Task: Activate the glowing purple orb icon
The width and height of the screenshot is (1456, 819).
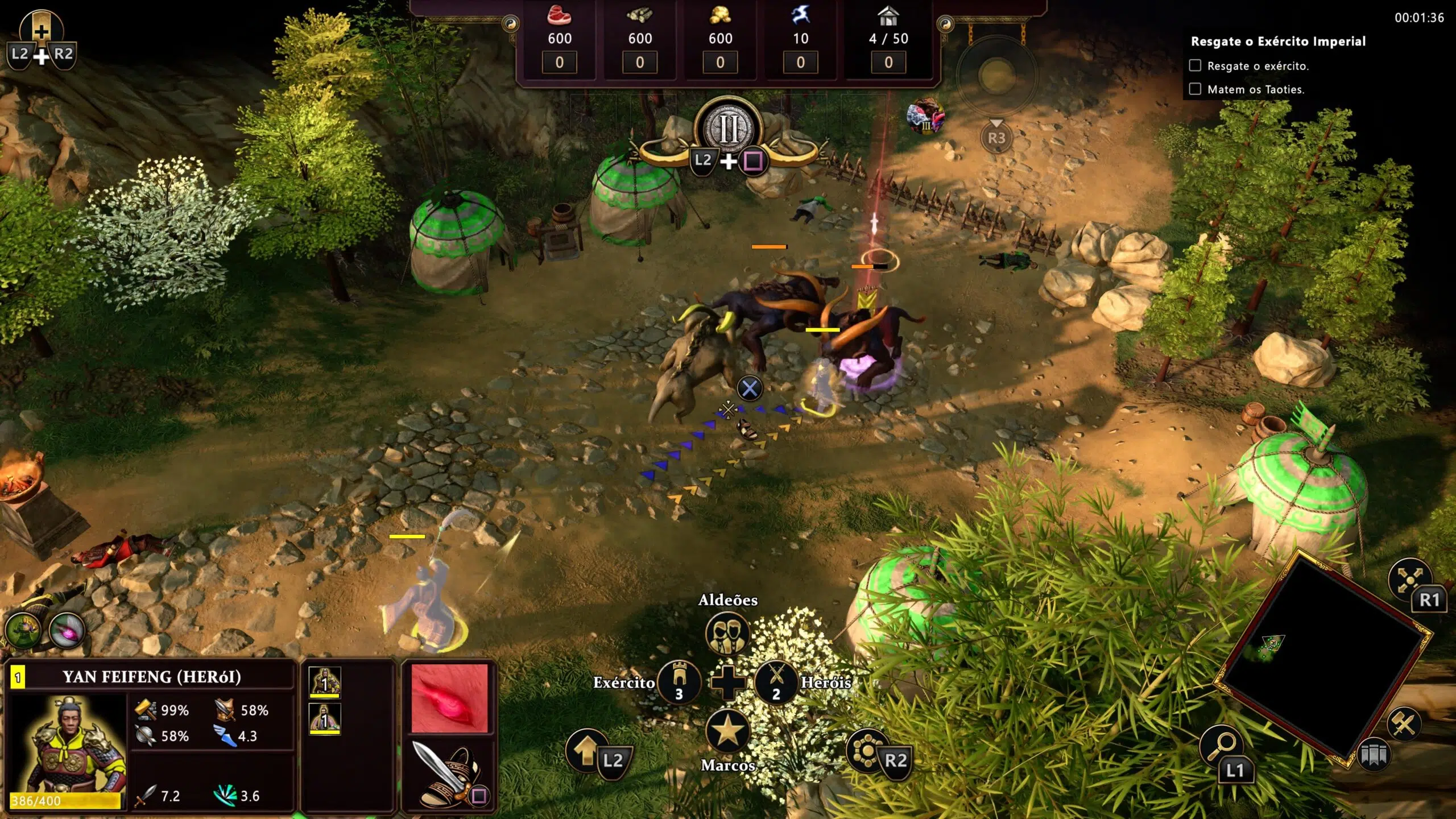Action: point(68,630)
